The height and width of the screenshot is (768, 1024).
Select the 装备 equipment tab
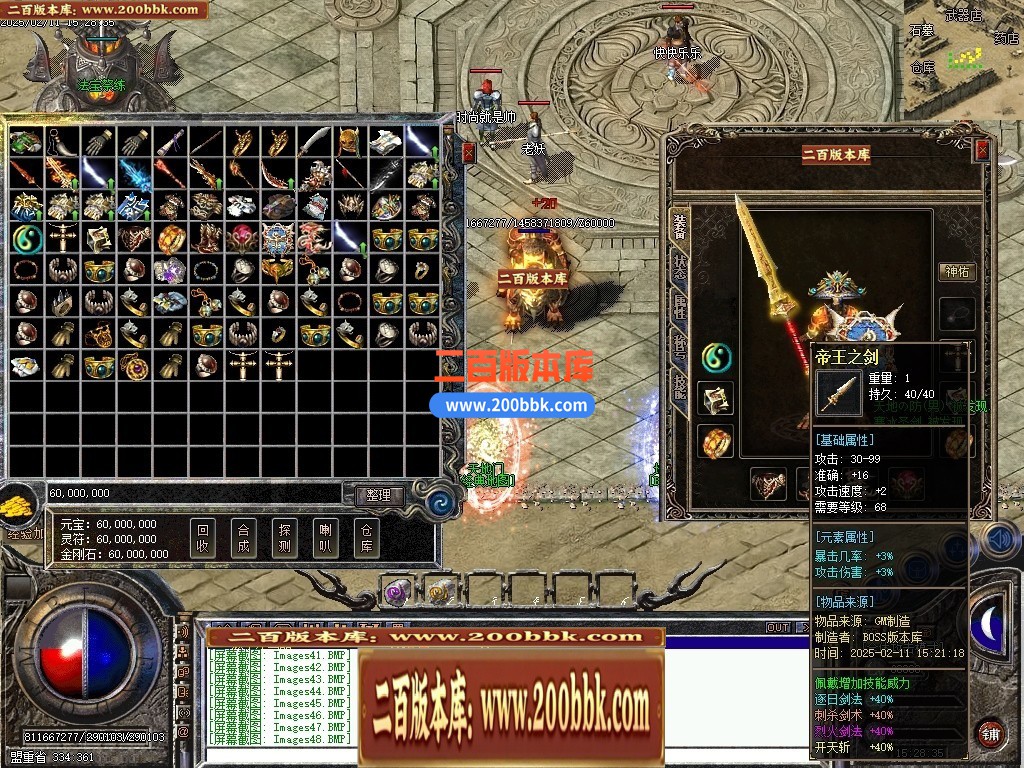coord(680,227)
